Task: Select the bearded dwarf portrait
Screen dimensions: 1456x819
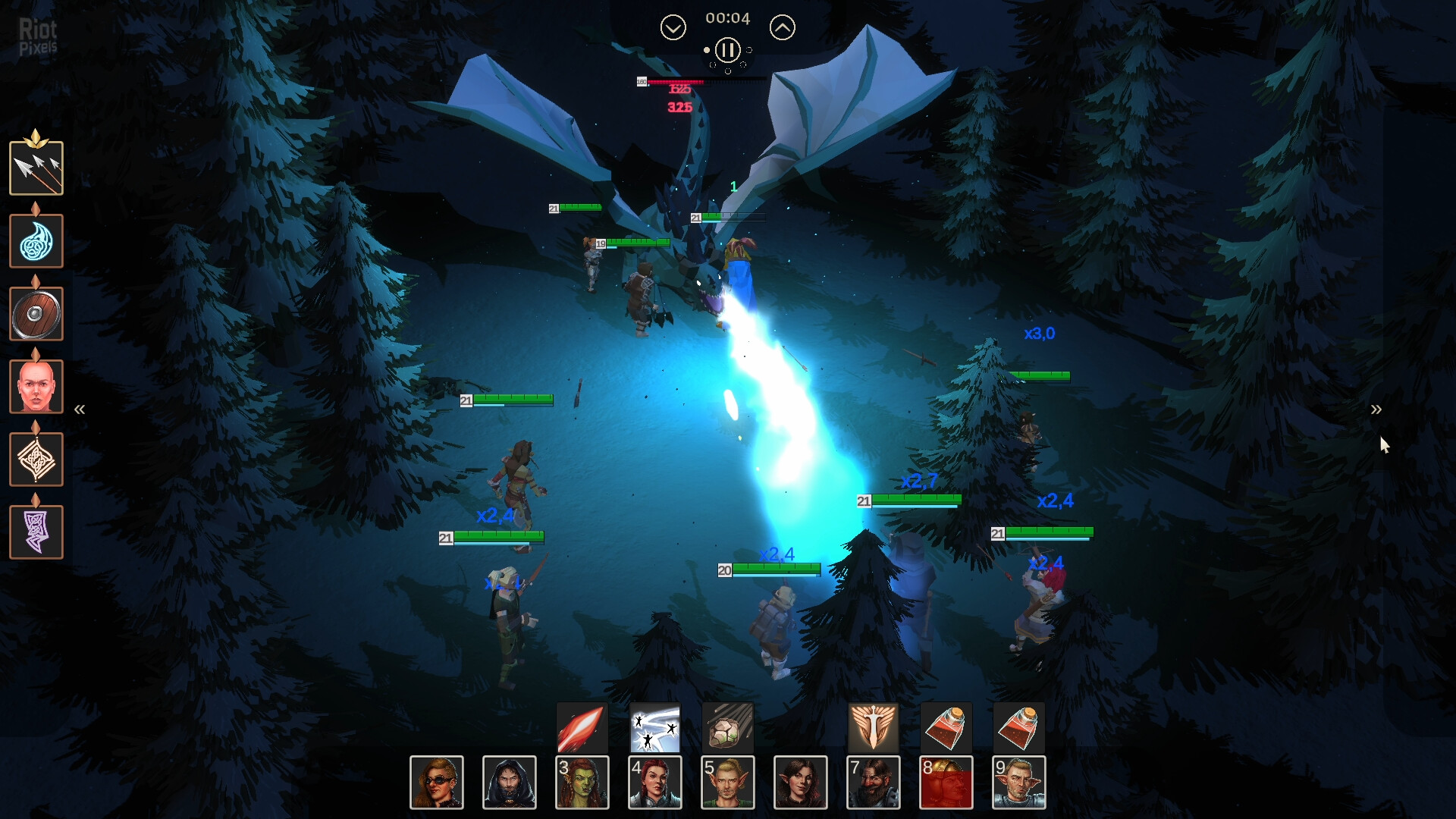Action: pyautogui.click(x=874, y=783)
